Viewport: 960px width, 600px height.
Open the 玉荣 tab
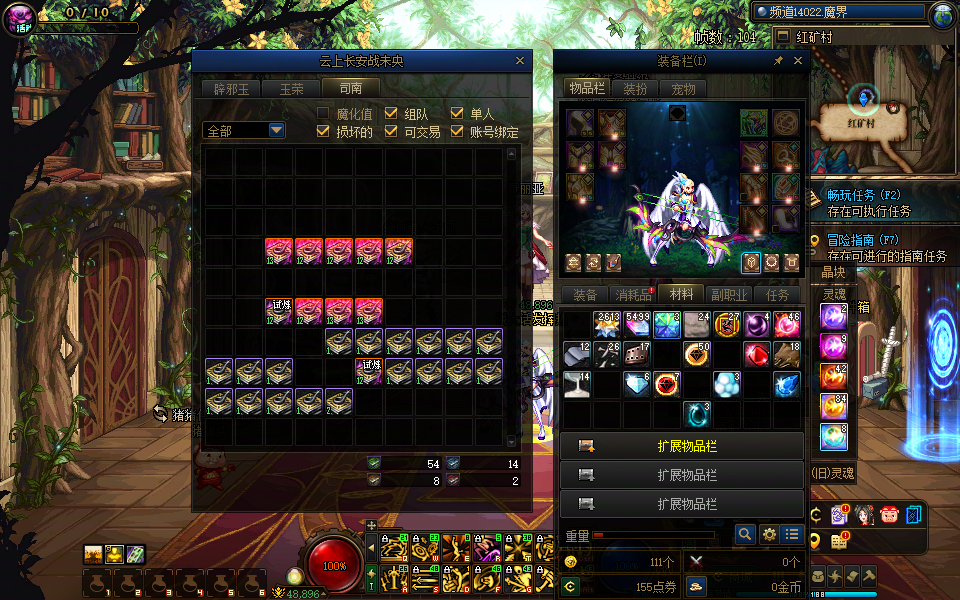[x=291, y=88]
